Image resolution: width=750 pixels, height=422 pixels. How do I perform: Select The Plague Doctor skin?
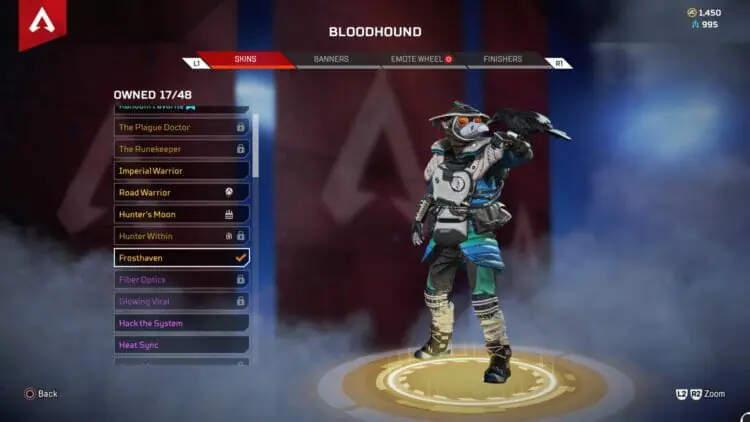click(181, 127)
